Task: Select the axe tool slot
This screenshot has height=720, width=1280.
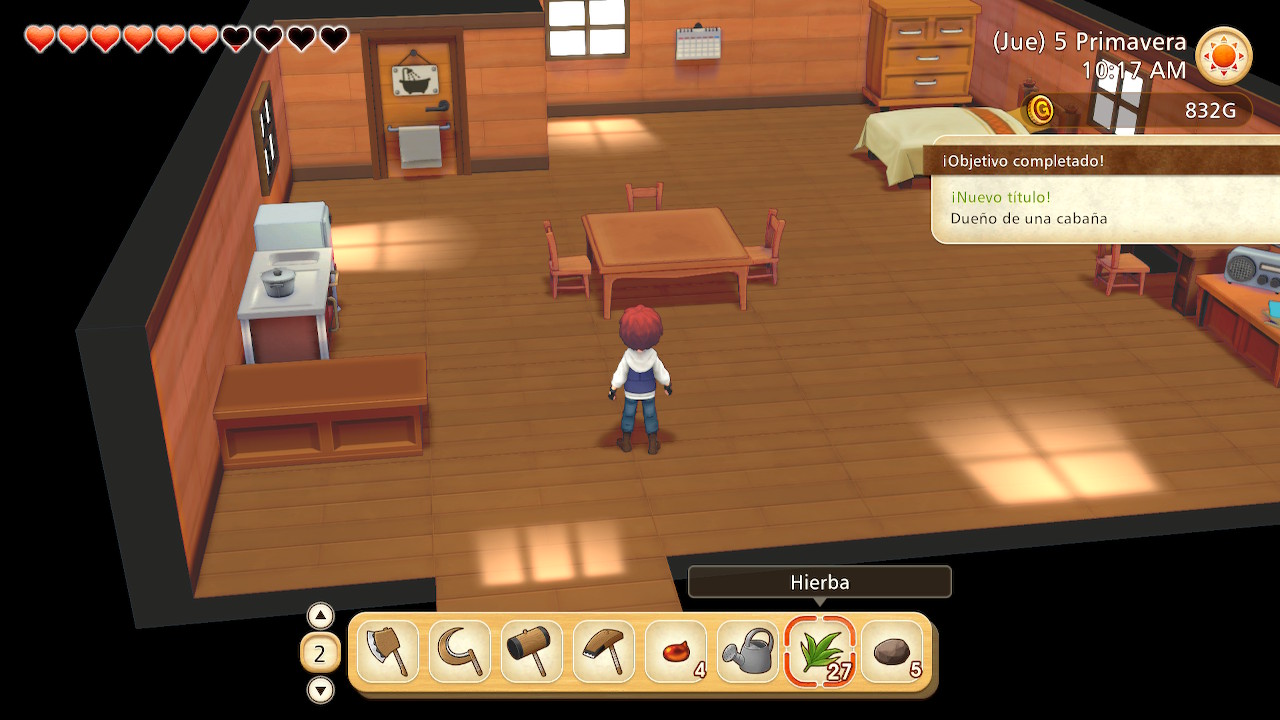Action: pos(388,652)
